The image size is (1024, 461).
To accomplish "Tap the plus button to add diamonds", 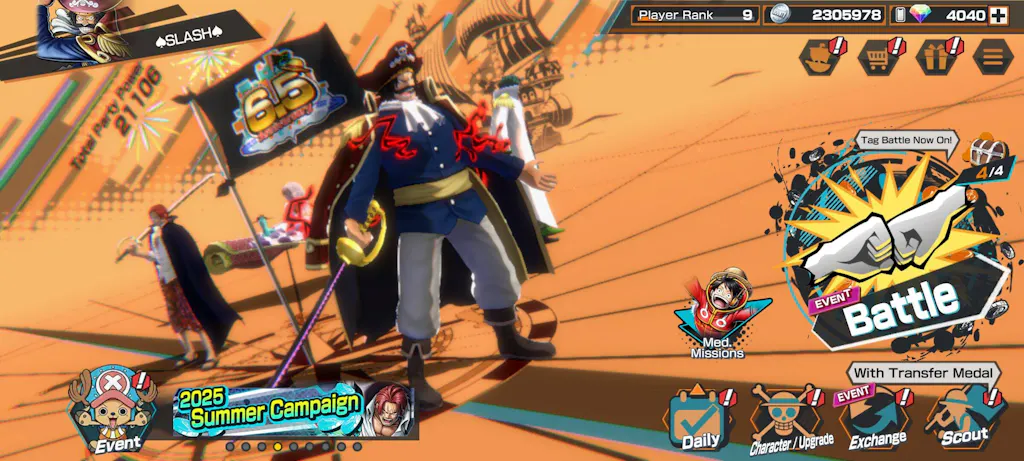I will [x=997, y=15].
